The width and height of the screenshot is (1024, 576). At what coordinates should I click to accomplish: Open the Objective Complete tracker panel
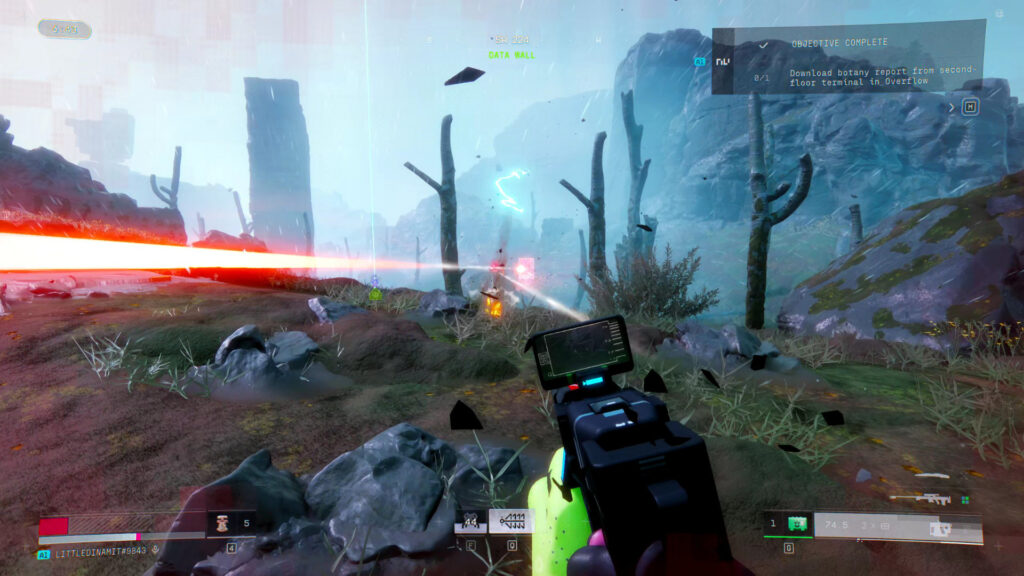pos(848,58)
